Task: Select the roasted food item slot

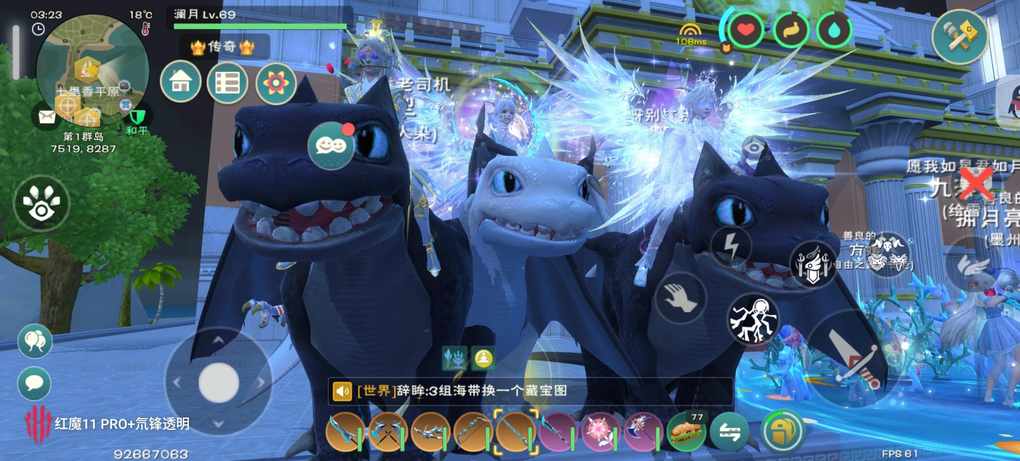Action: (x=685, y=430)
